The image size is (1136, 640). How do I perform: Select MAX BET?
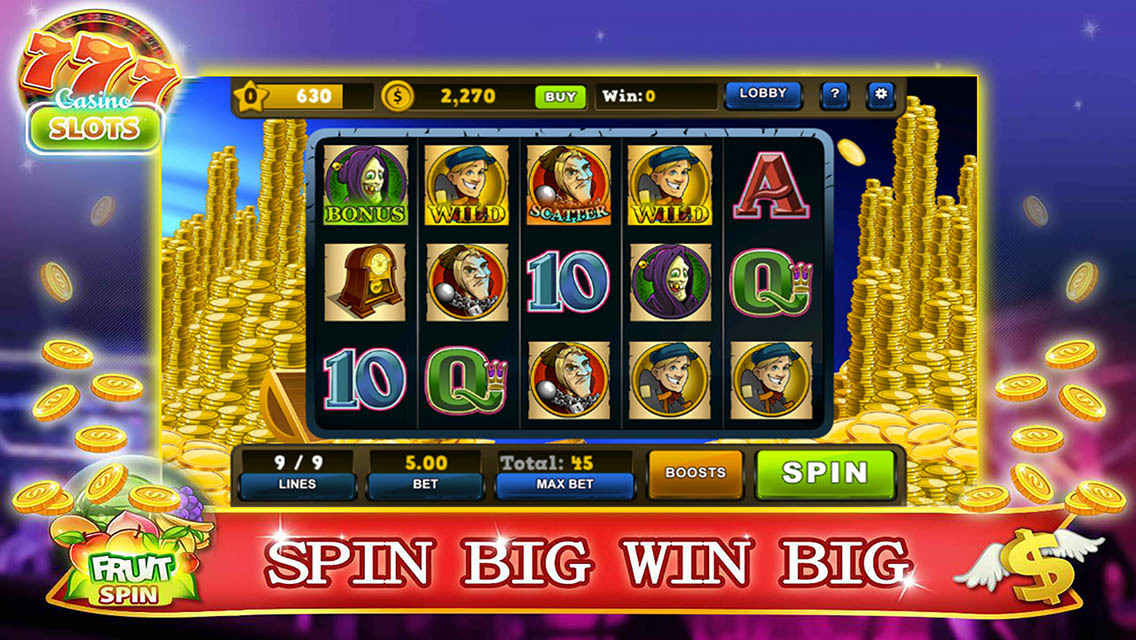coord(565,485)
